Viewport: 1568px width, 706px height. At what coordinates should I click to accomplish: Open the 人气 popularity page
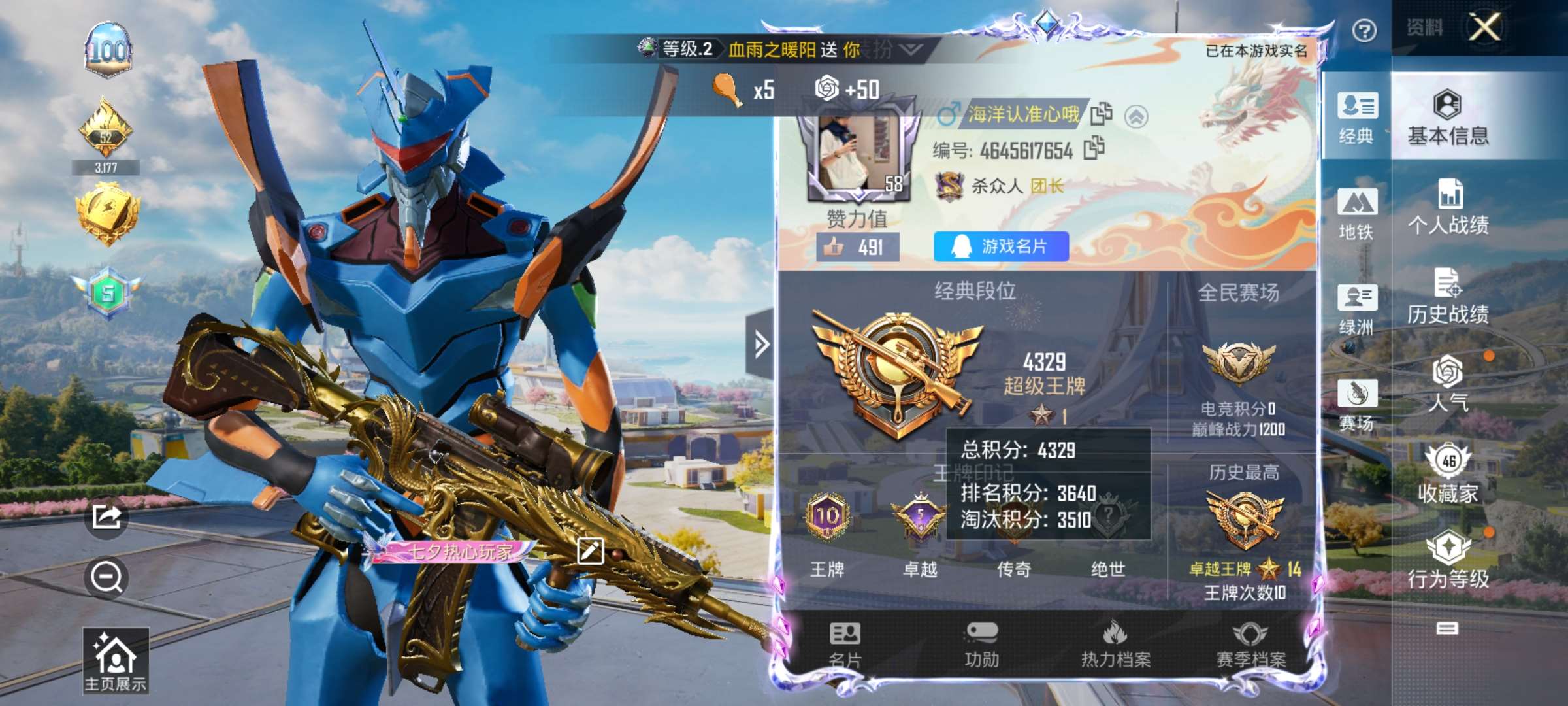coord(1448,384)
